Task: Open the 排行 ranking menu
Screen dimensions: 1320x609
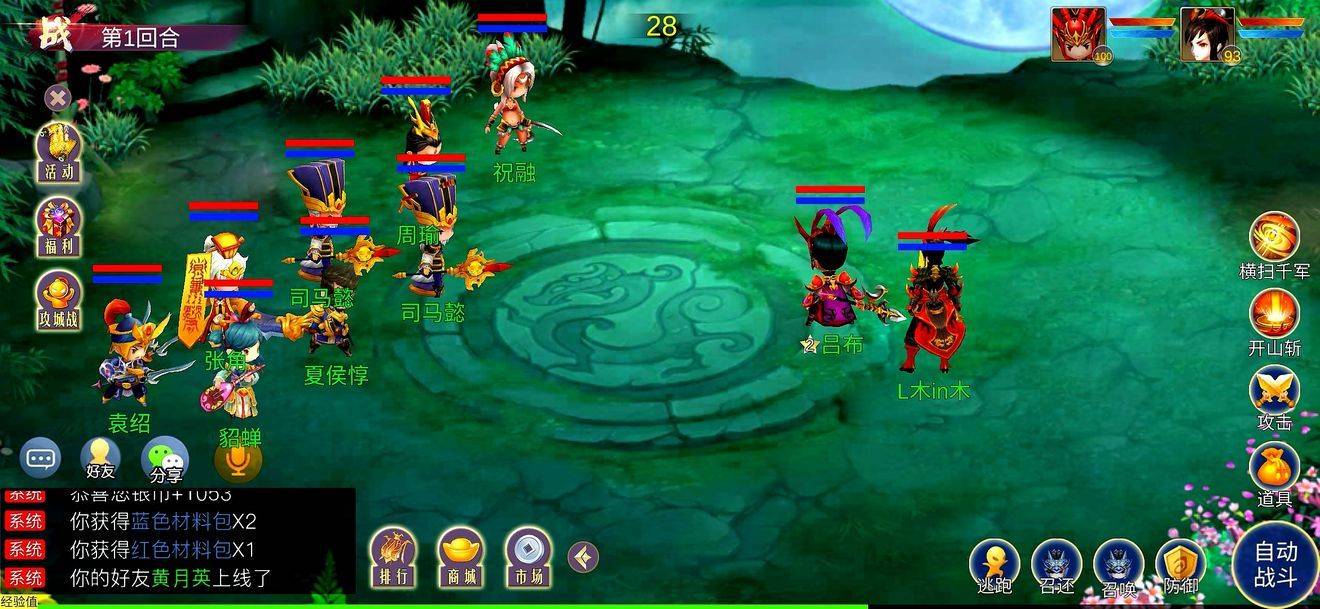Action: (x=393, y=554)
